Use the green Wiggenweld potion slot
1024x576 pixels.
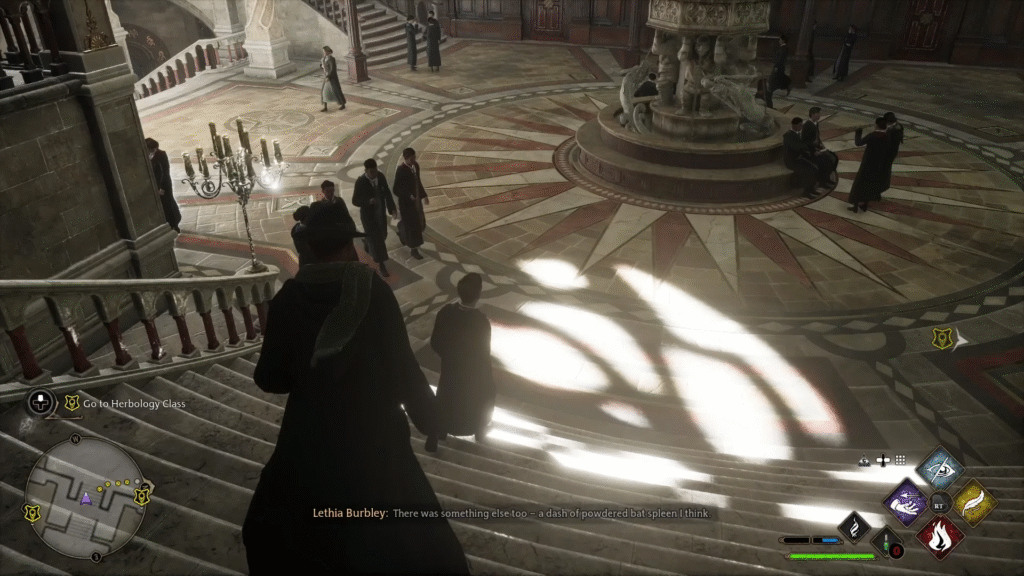click(x=888, y=543)
